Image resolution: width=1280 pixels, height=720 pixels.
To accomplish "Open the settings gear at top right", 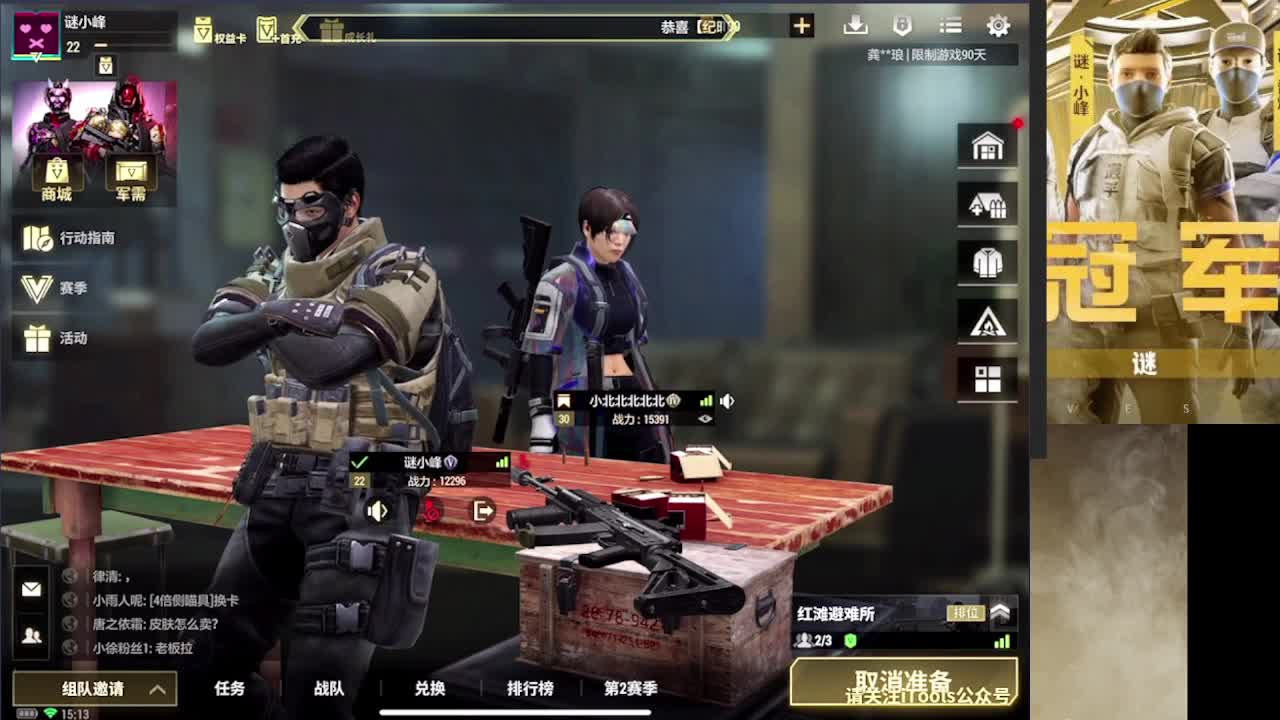I will pos(998,24).
